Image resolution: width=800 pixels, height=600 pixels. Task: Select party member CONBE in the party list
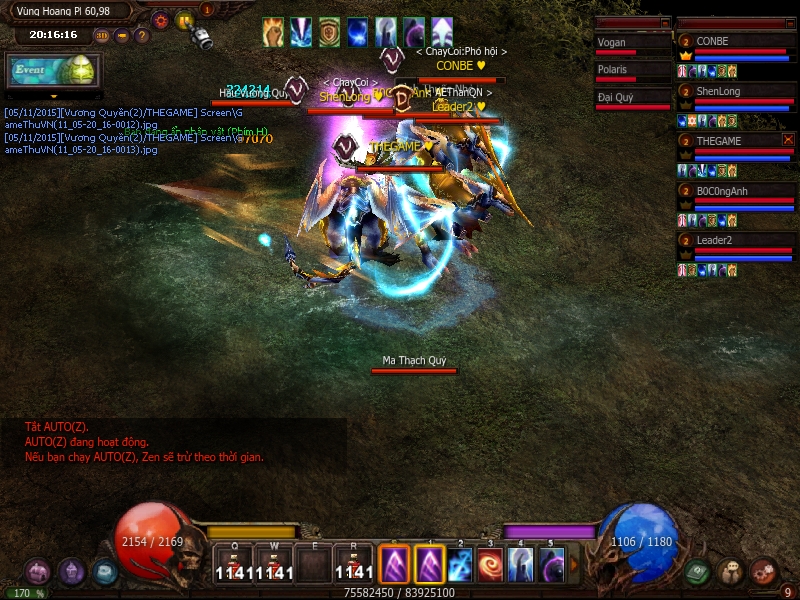tap(736, 41)
